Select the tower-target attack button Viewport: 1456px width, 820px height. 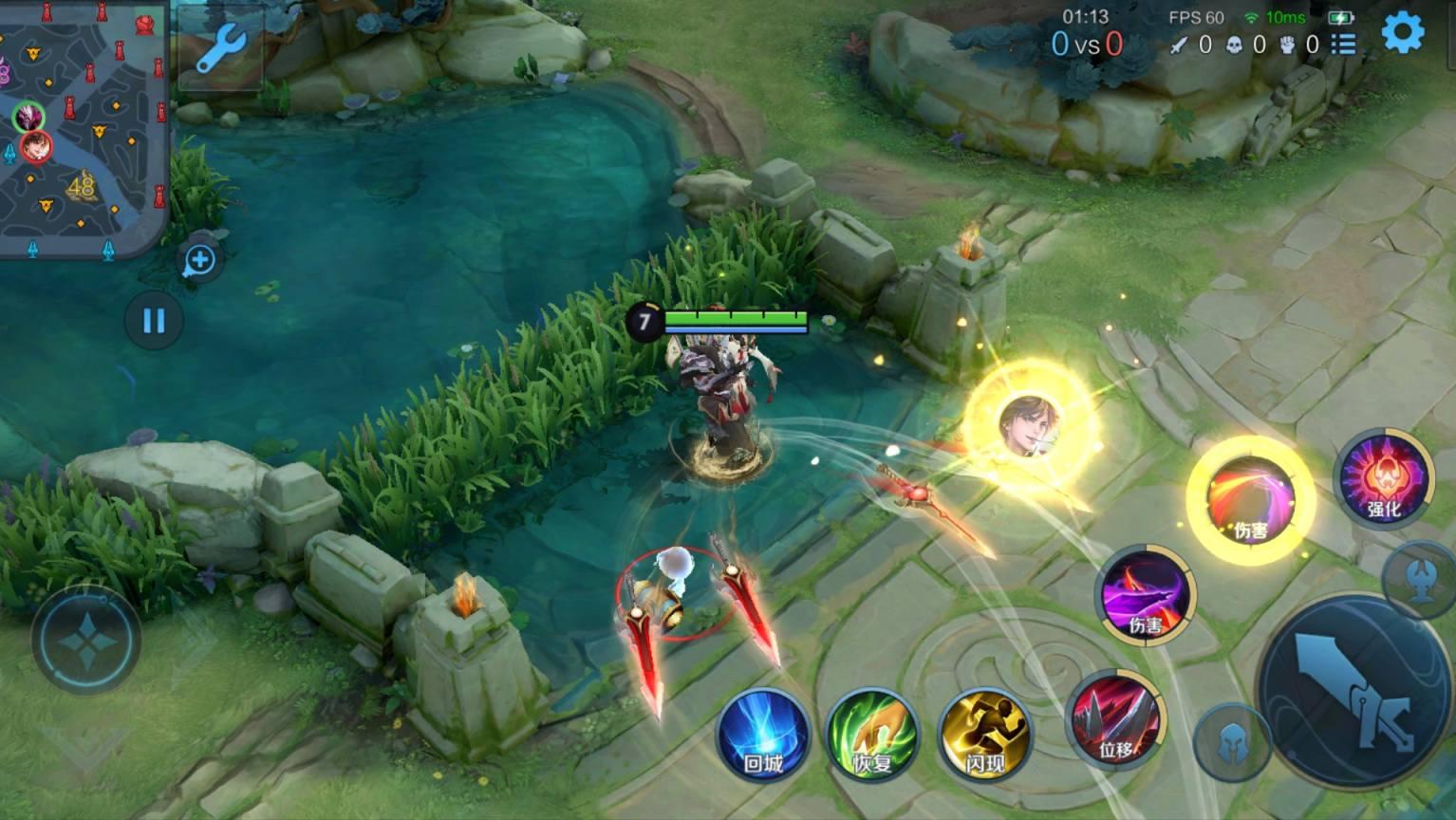1421,581
